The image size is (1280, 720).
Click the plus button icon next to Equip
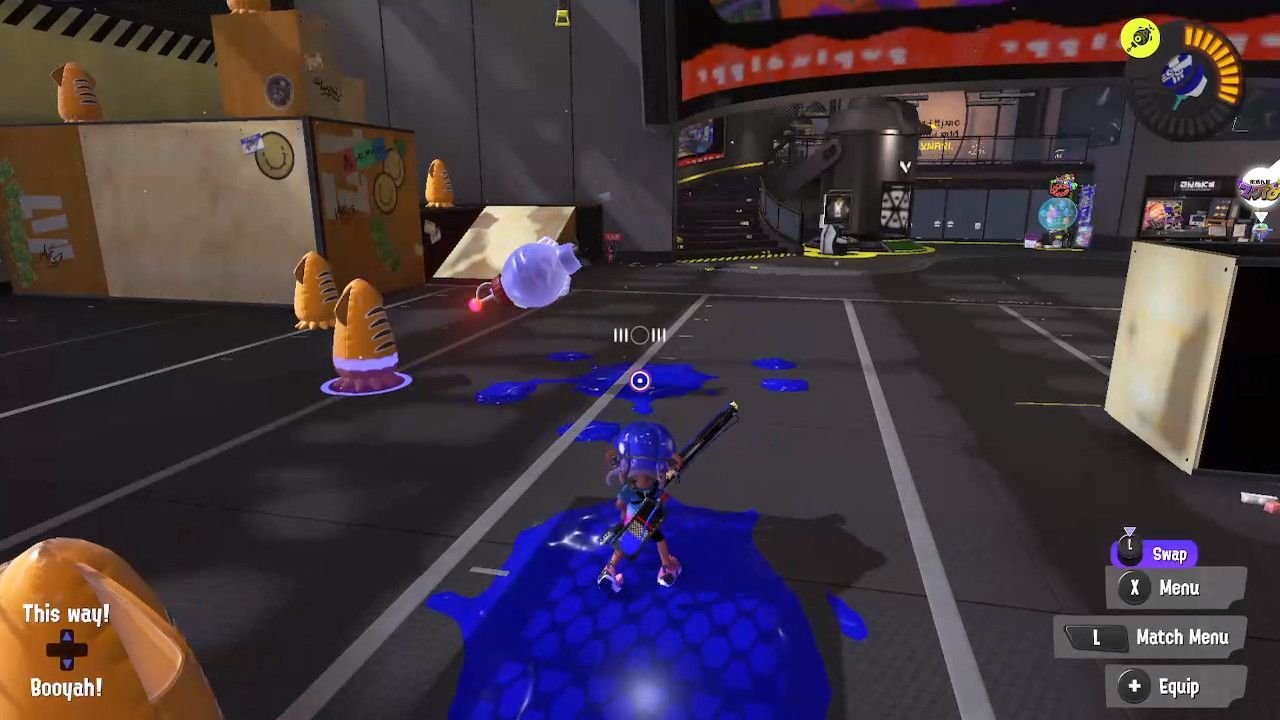[1134, 687]
